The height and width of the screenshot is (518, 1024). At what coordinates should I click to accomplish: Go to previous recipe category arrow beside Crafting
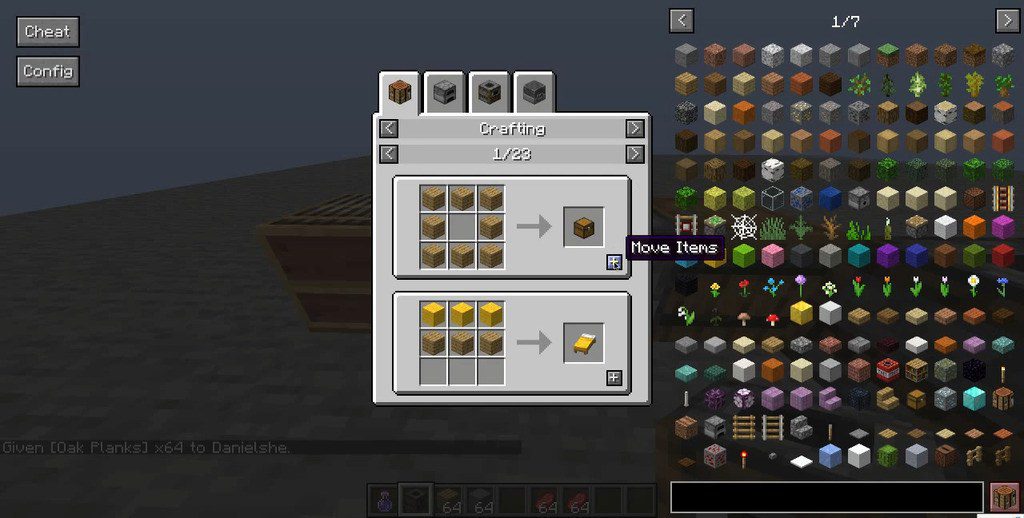click(389, 128)
